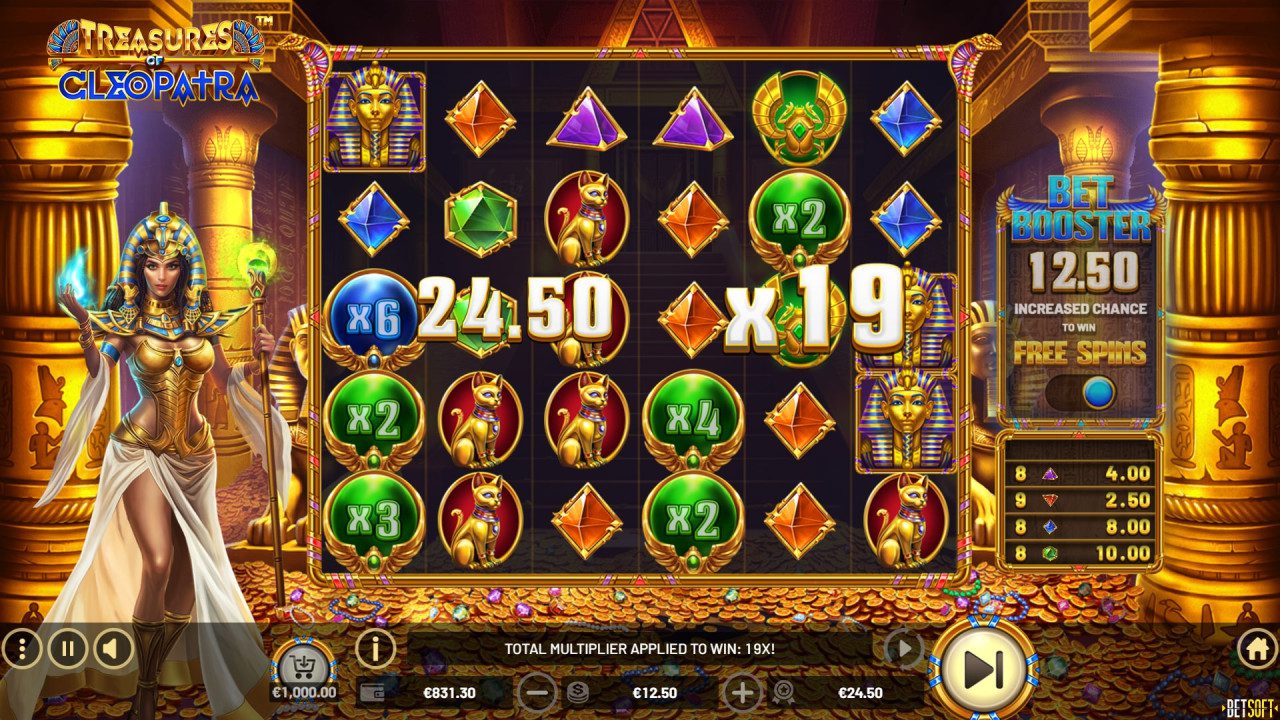Select the coin stack bet icon
This screenshot has width=1280, height=720.
[x=578, y=690]
